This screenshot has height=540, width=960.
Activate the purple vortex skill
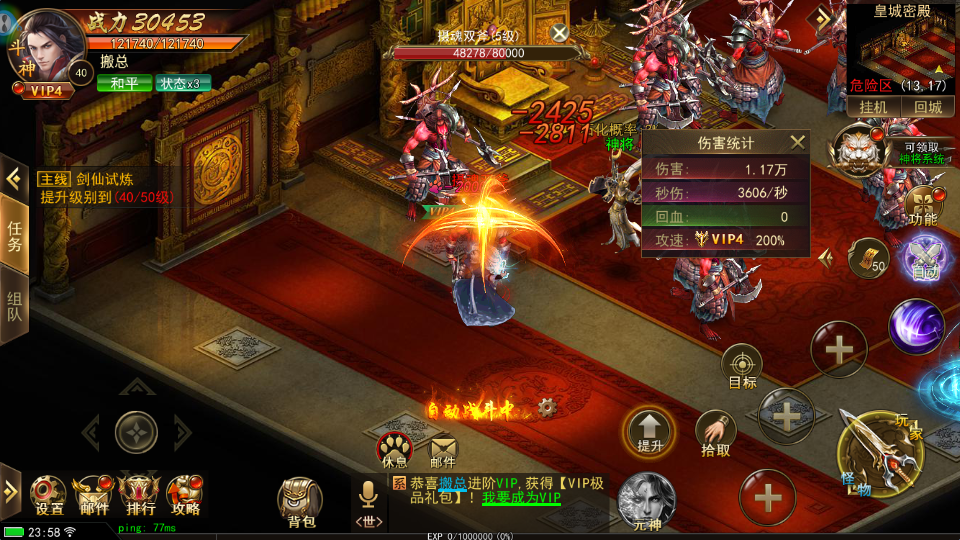tap(915, 326)
